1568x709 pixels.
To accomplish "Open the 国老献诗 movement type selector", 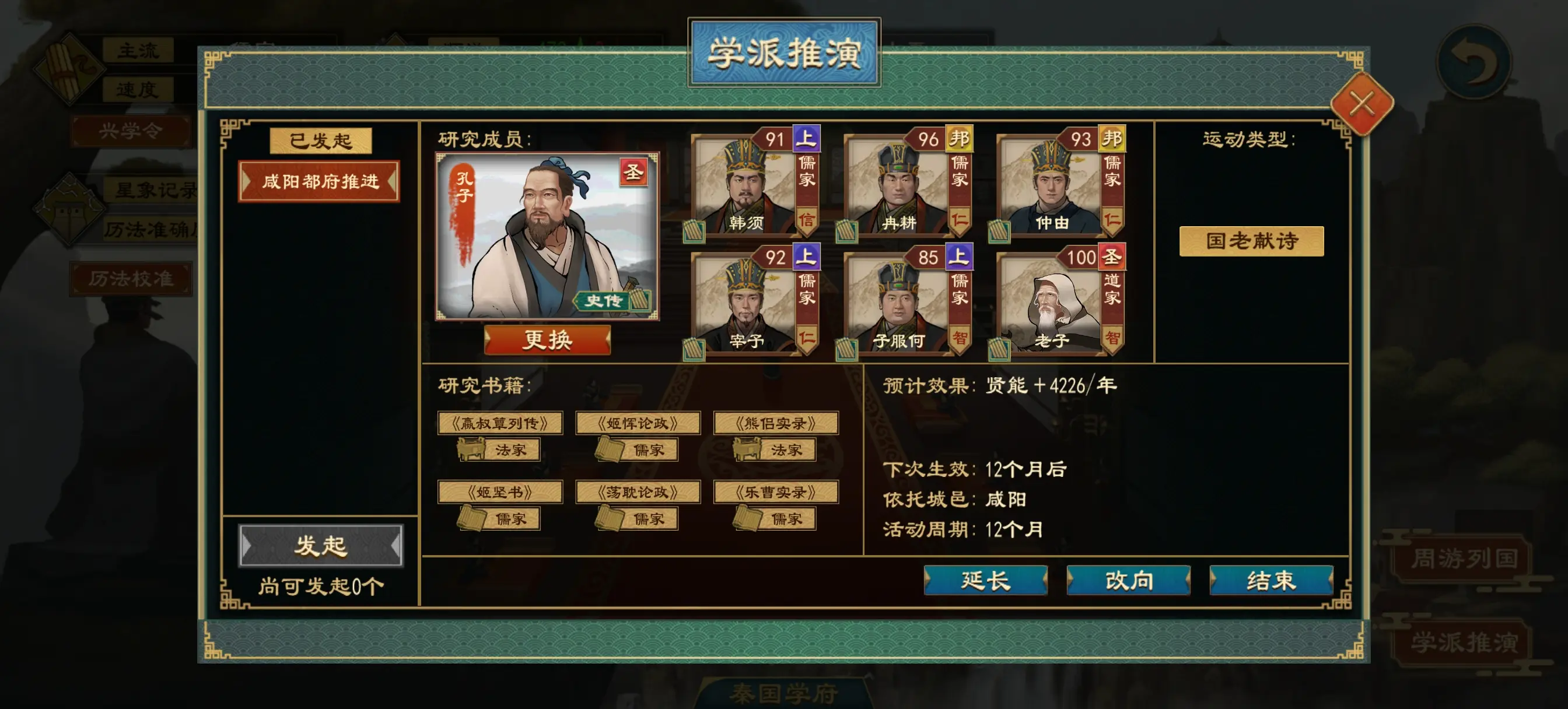I will pos(1252,240).
